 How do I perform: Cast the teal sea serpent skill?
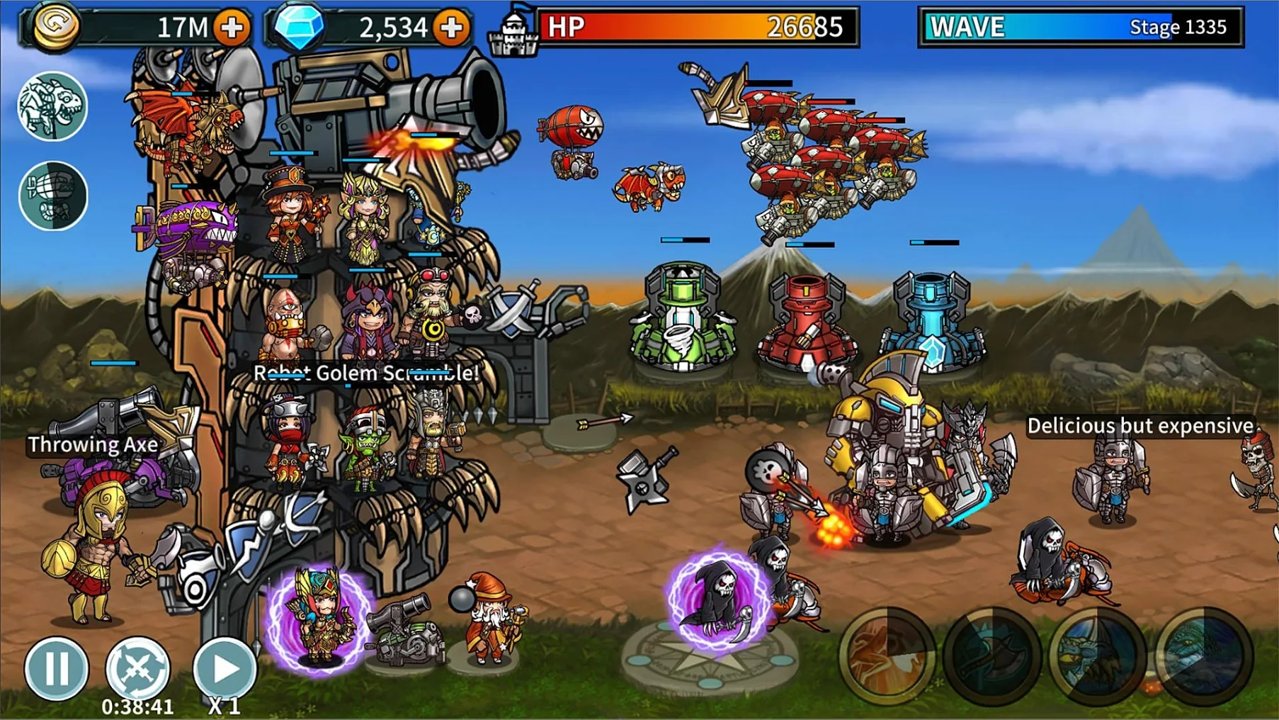(x=1203, y=656)
